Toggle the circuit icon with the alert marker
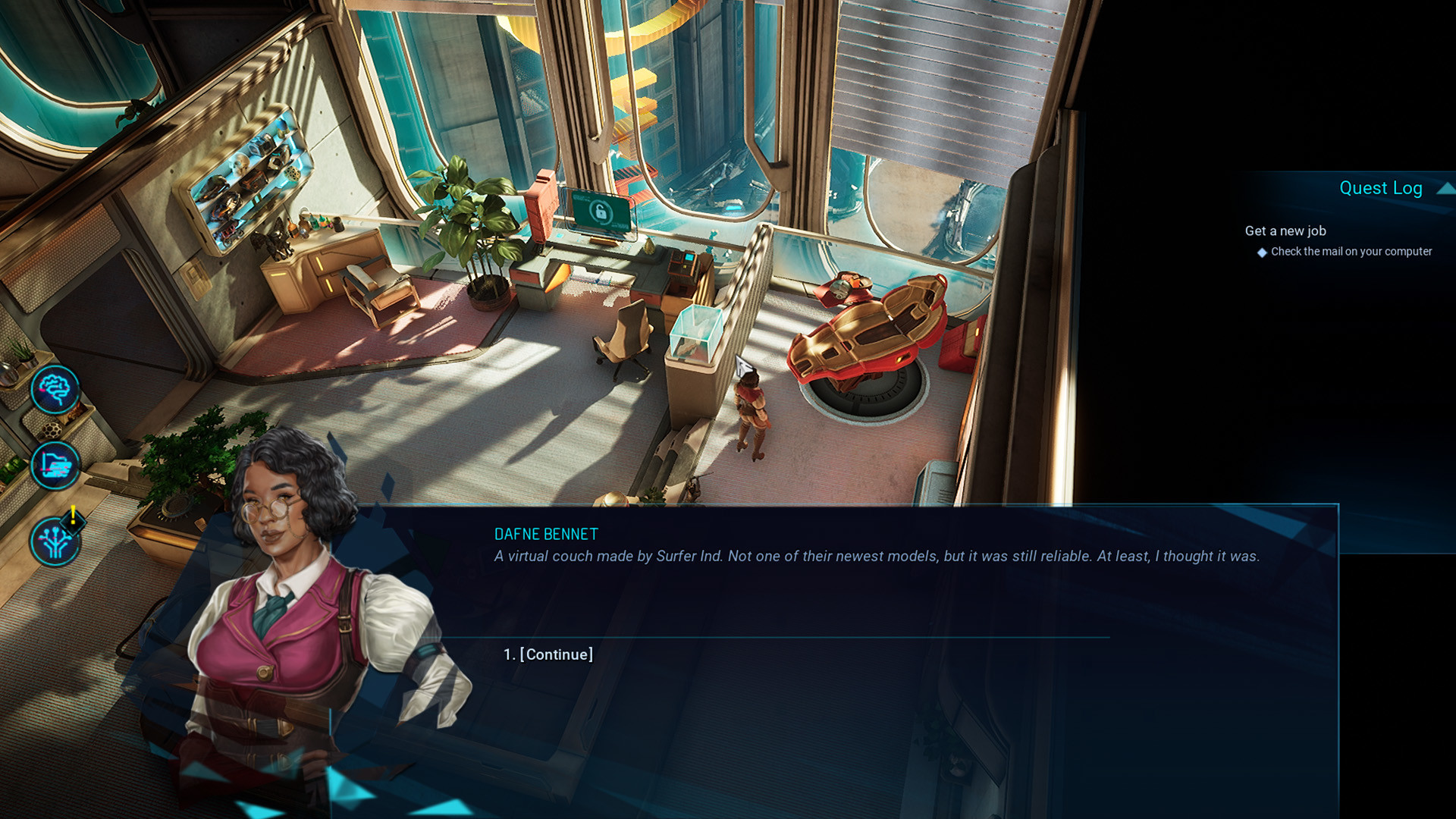 [x=57, y=539]
